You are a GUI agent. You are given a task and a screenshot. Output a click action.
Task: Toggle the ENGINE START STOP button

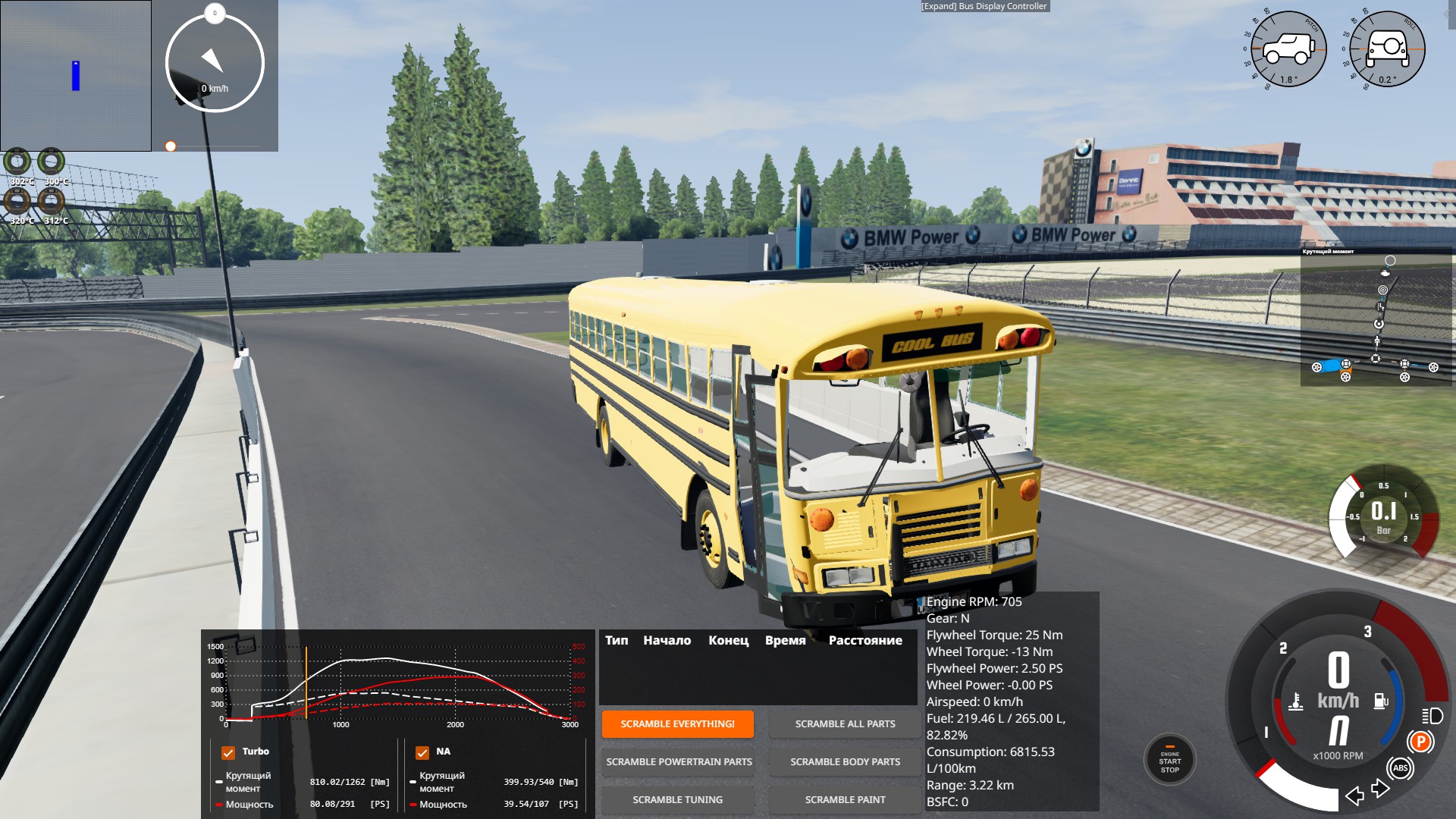click(1169, 761)
